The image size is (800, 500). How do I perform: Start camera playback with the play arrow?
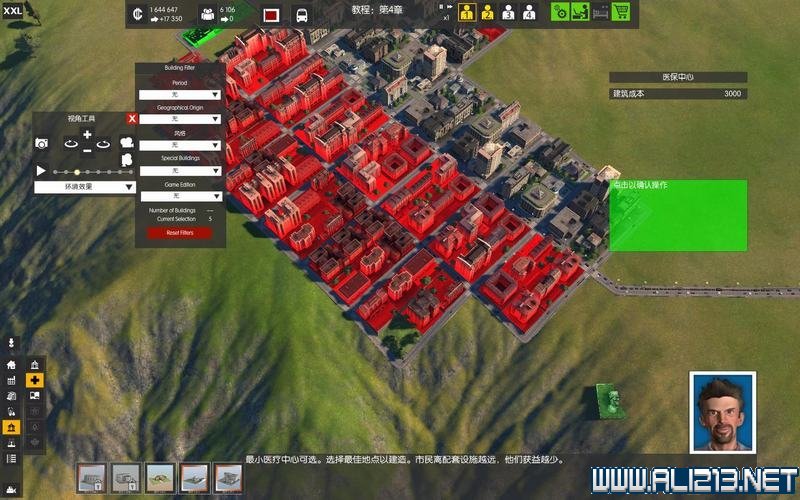click(41, 171)
